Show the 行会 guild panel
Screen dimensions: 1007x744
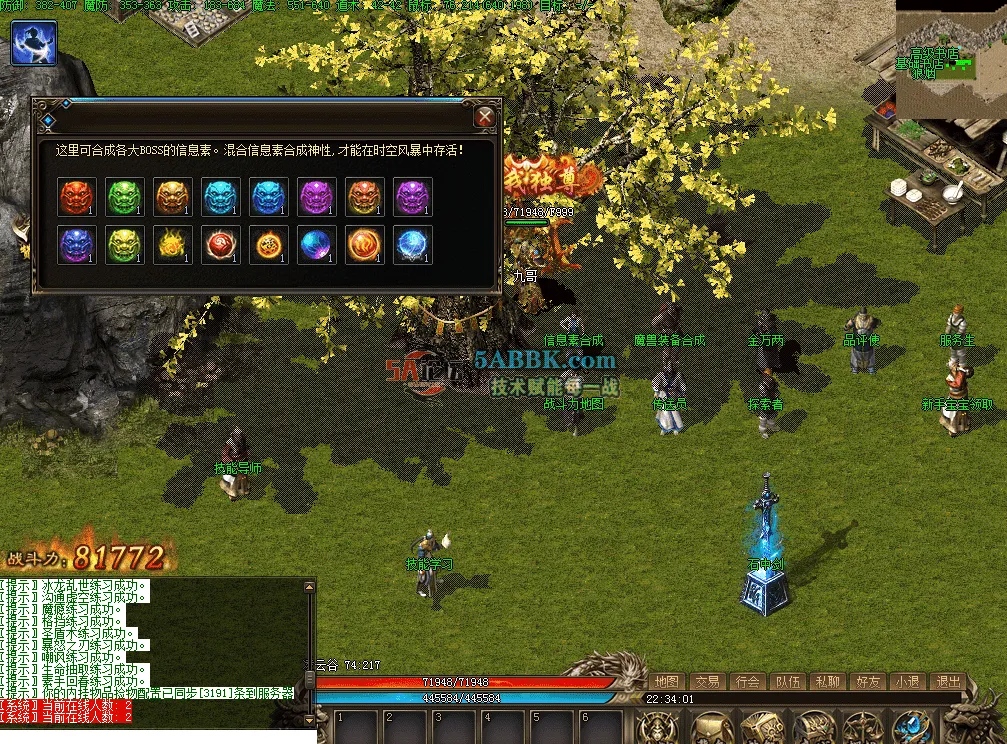pos(747,681)
